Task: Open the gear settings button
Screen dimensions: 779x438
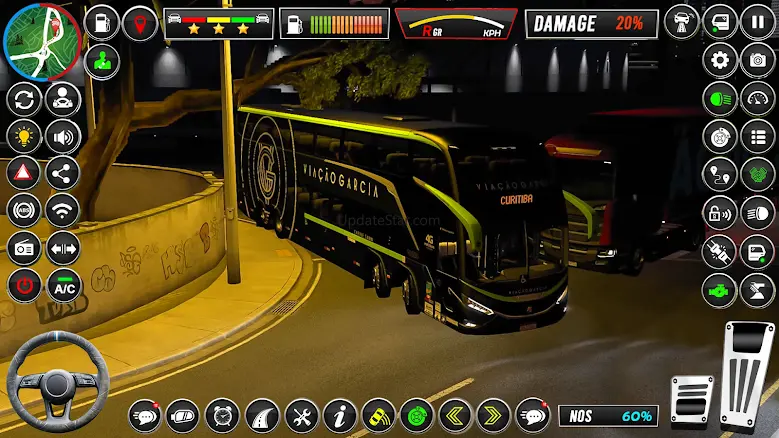Action: click(x=719, y=60)
